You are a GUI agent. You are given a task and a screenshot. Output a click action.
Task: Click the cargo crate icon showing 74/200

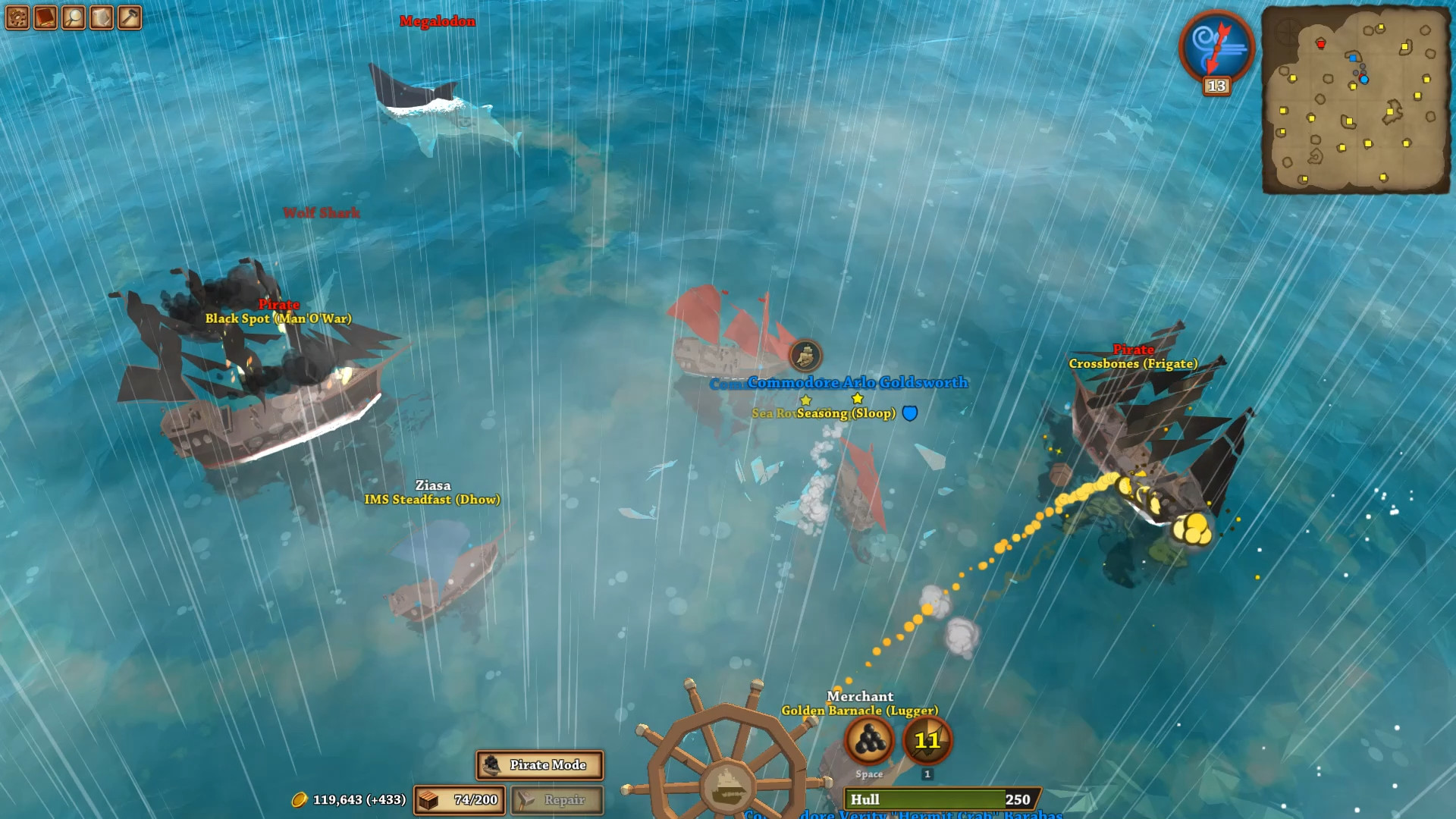coord(429,800)
